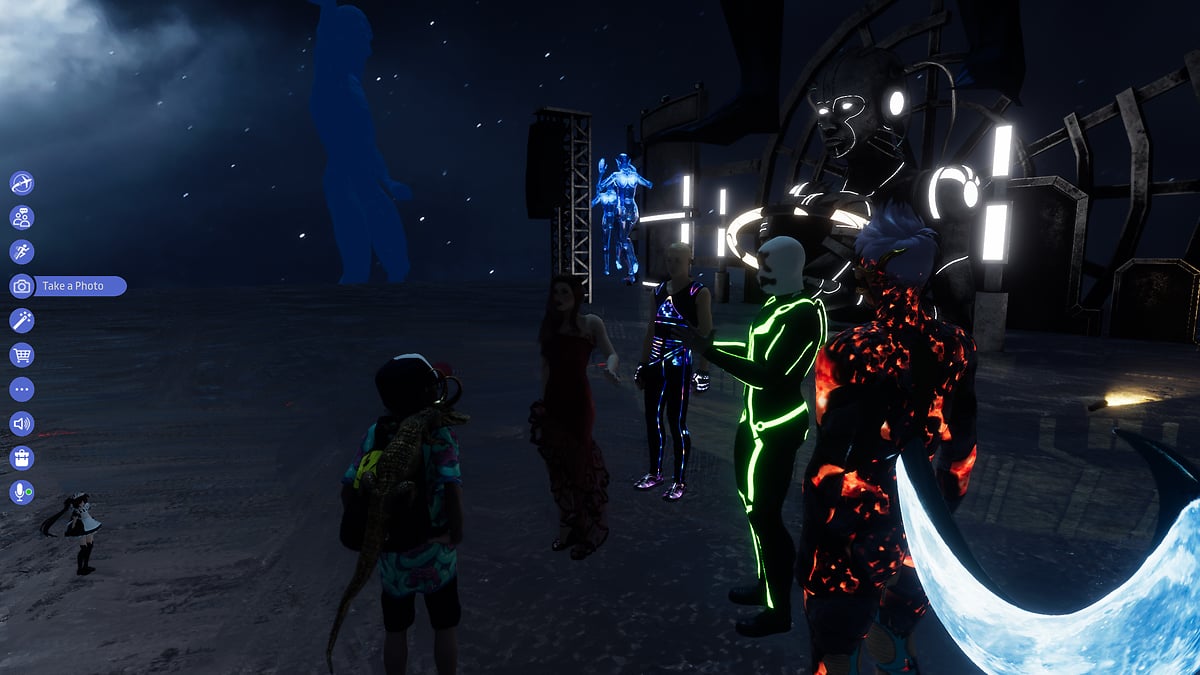Open the shopping cart store
Image resolution: width=1200 pixels, height=675 pixels.
click(22, 355)
